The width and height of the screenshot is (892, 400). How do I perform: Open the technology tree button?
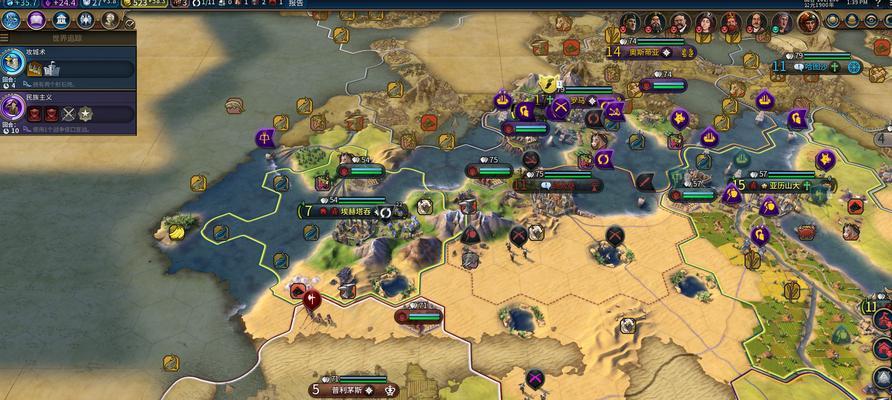pos(14,20)
